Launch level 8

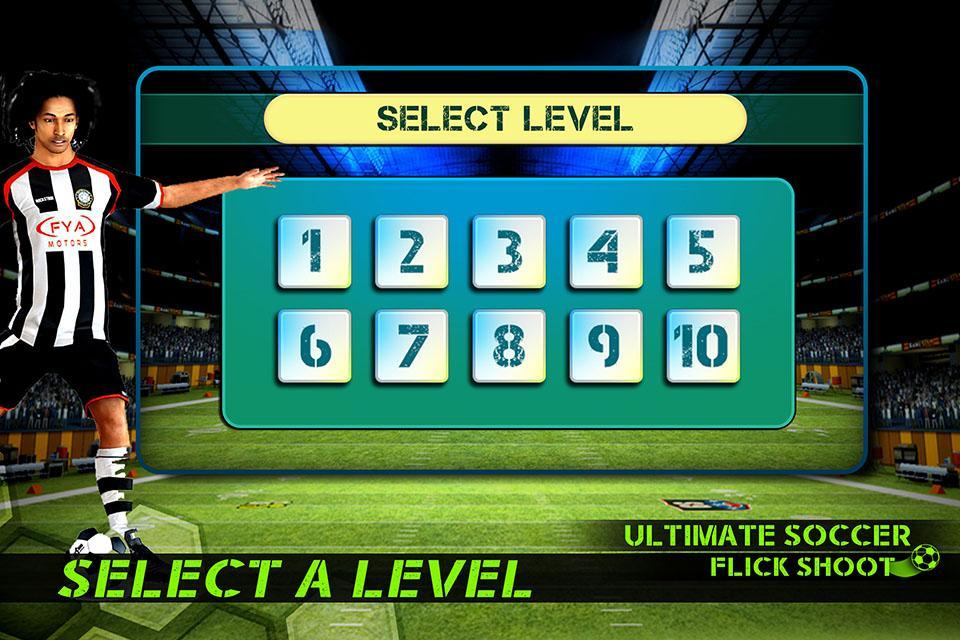(x=509, y=346)
